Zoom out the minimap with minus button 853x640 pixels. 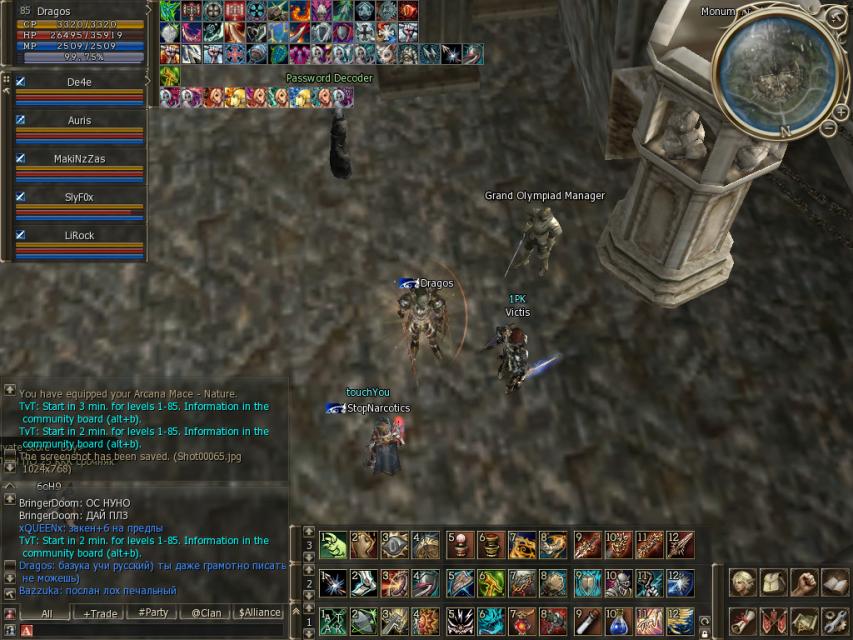828,128
